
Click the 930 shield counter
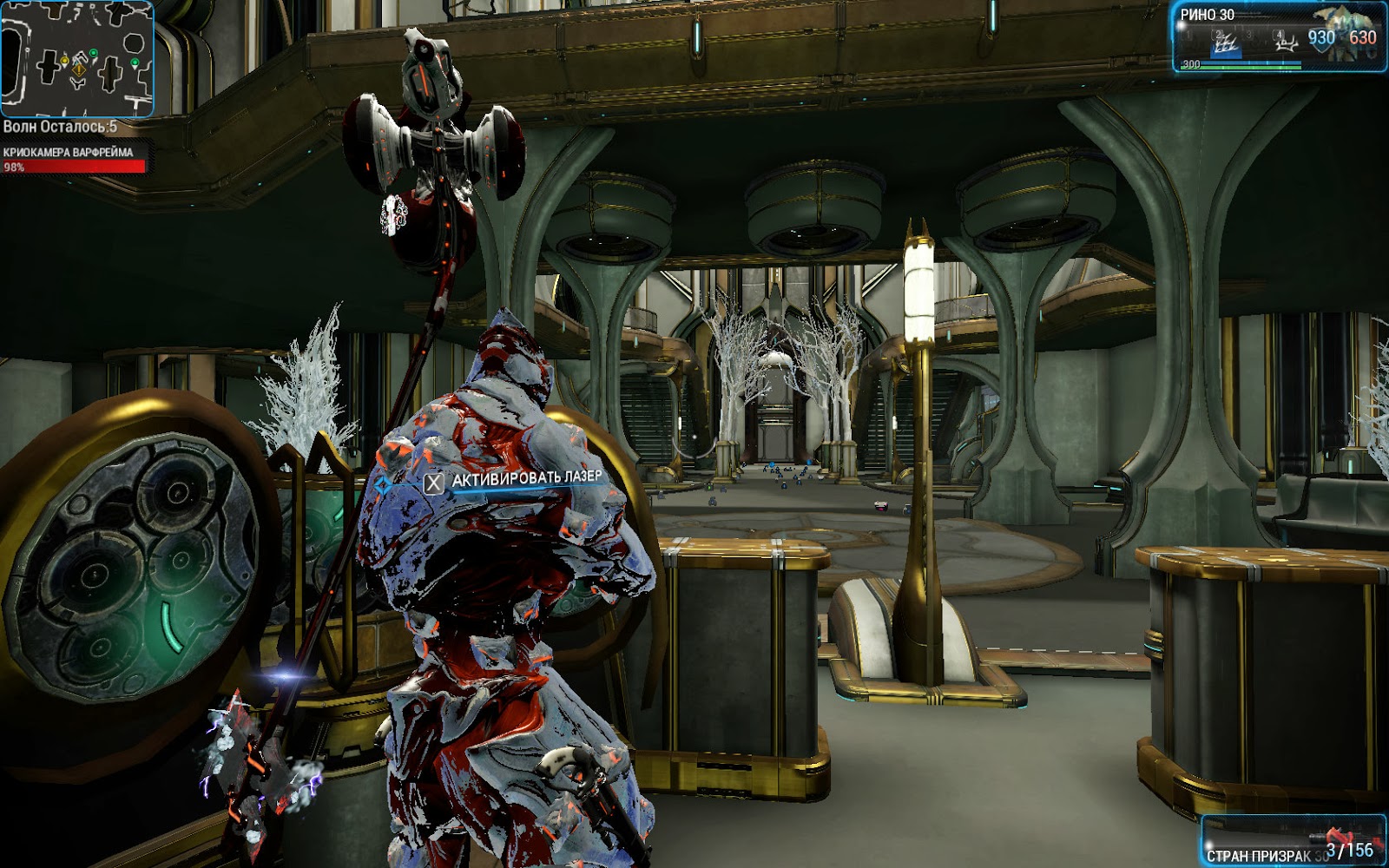1321,36
